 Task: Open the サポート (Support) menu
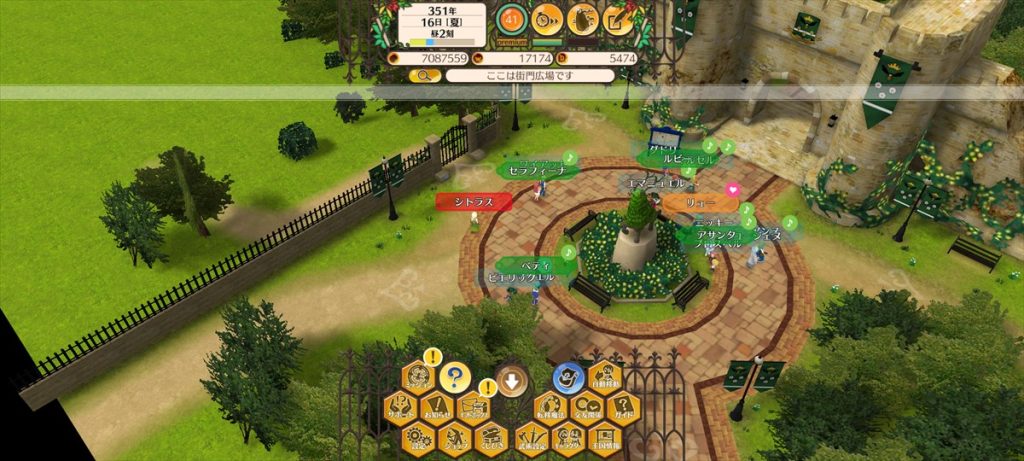tap(401, 407)
